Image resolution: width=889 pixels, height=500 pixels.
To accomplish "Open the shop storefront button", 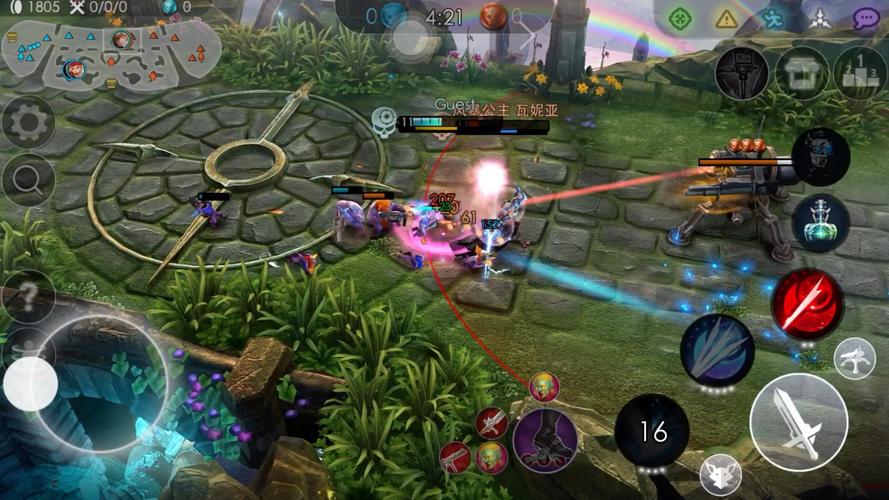I will click(801, 73).
